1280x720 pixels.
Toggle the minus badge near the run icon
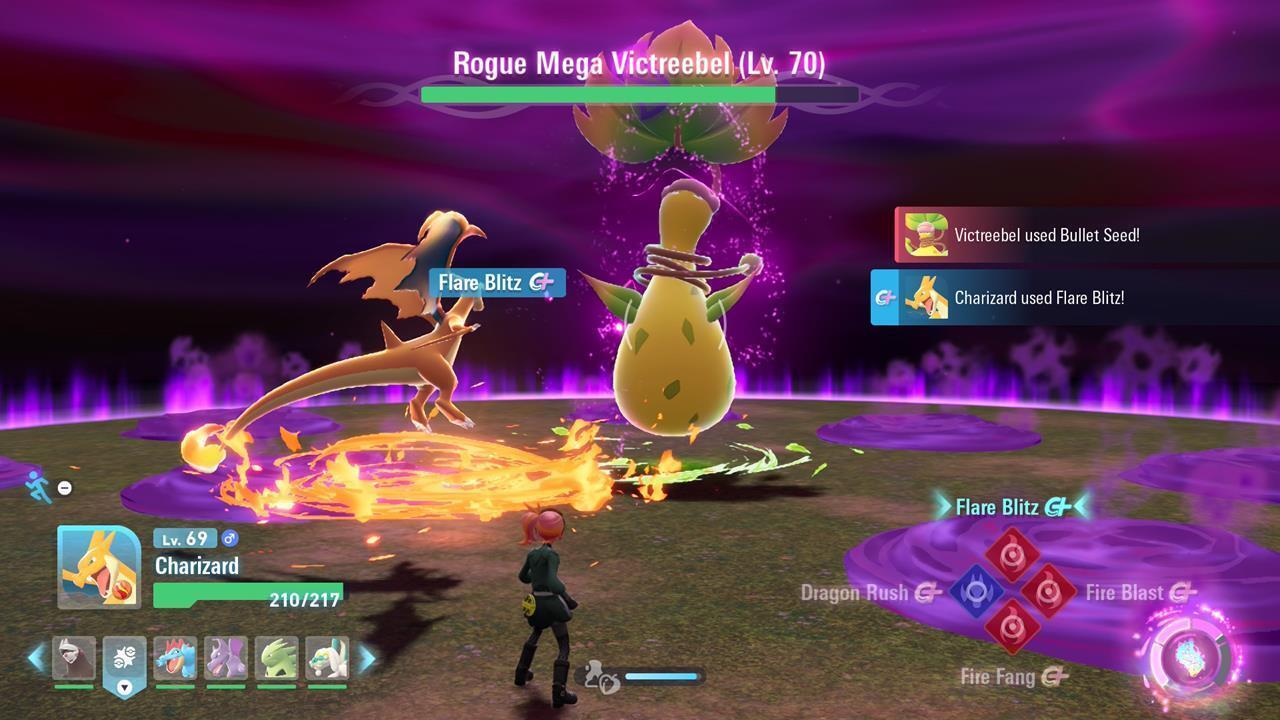tap(64, 487)
